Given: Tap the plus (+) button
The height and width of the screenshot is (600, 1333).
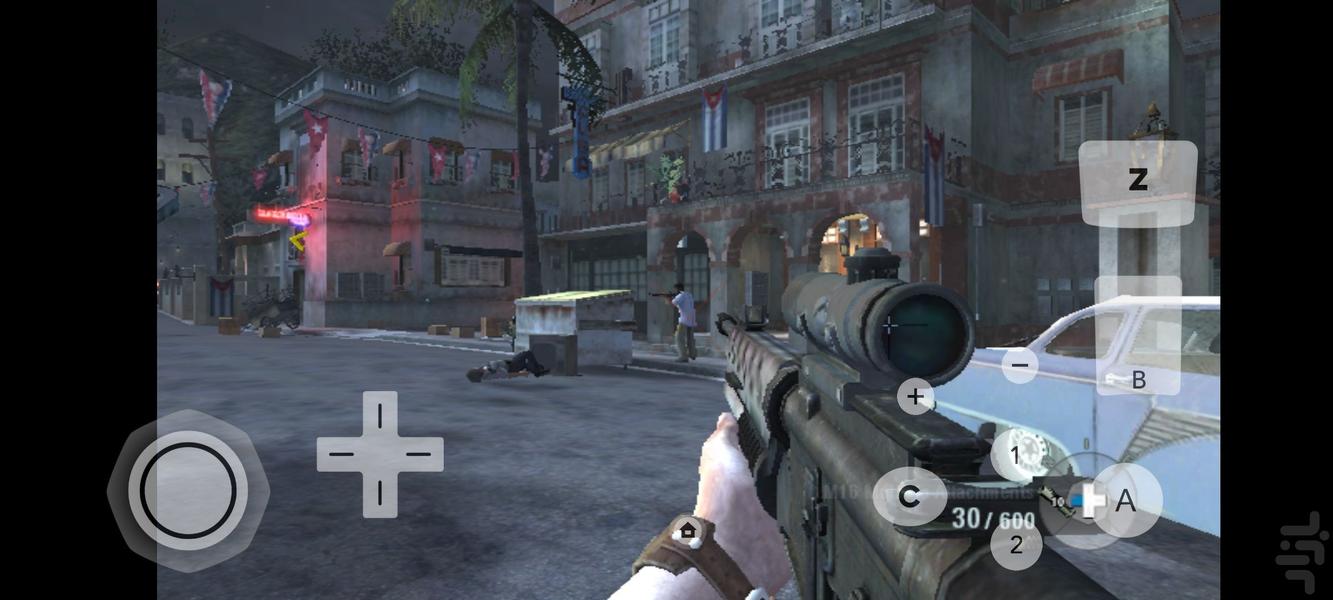Looking at the screenshot, I should point(915,396).
